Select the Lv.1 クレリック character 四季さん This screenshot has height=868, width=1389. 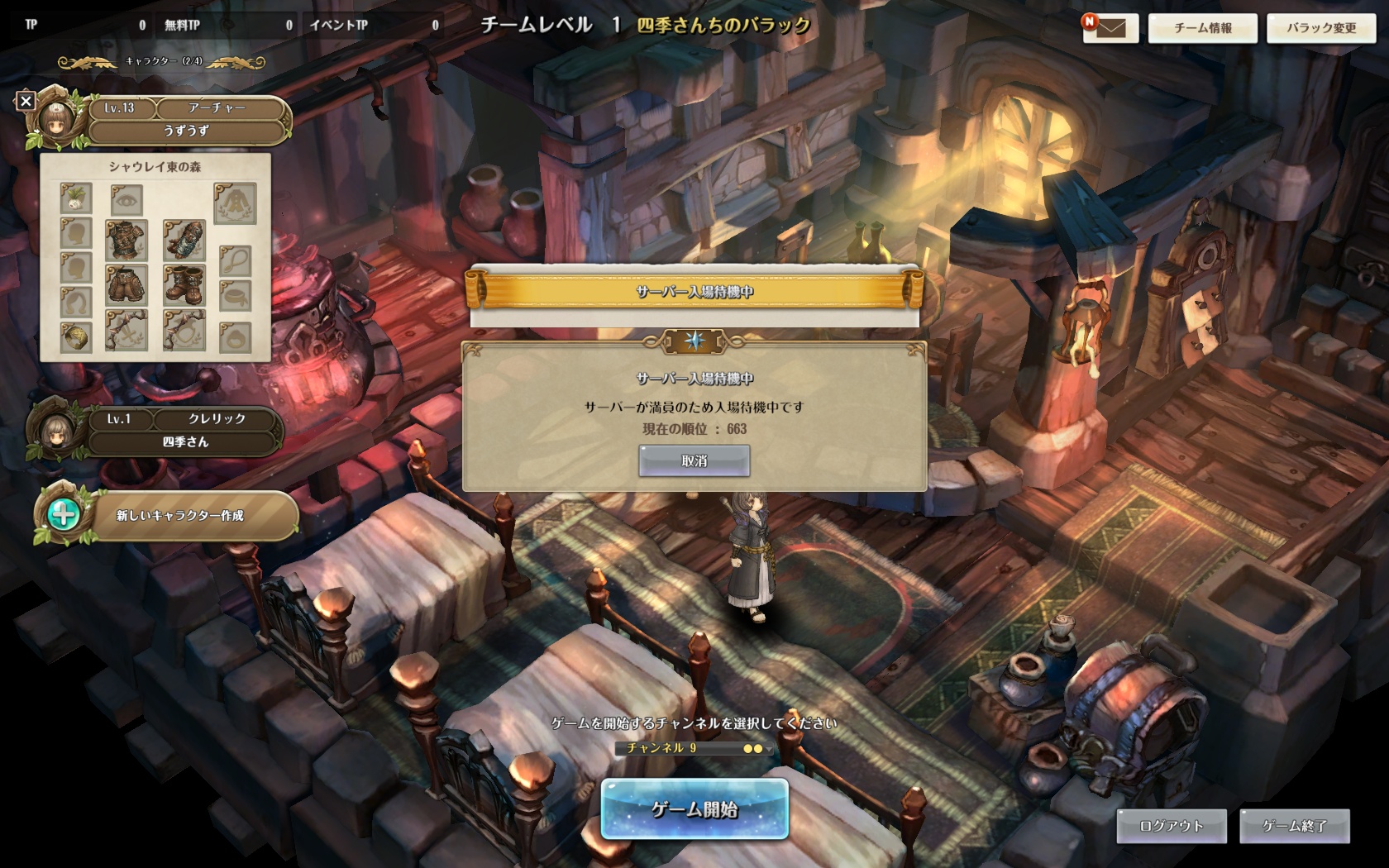(184, 431)
